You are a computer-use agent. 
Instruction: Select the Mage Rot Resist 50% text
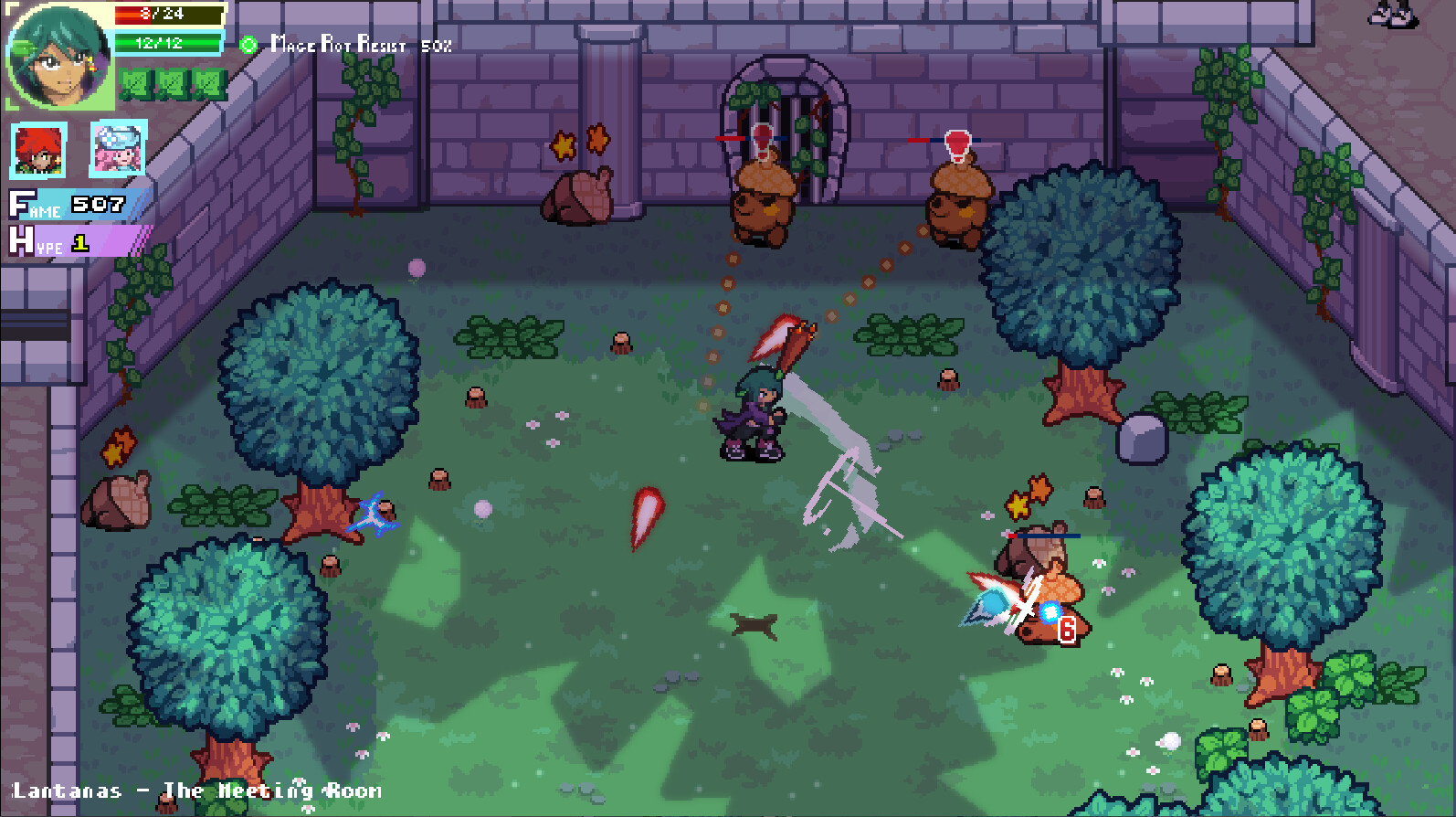(356, 46)
